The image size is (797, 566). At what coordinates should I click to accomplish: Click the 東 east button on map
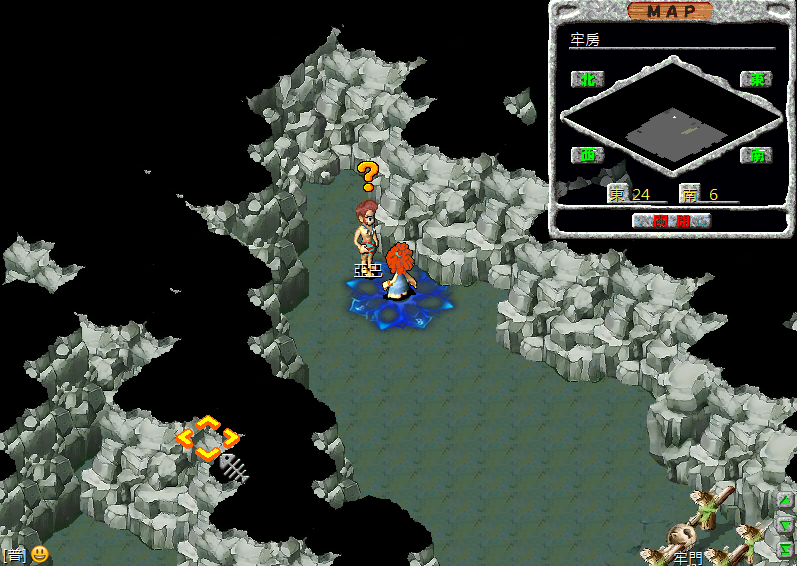tap(755, 79)
